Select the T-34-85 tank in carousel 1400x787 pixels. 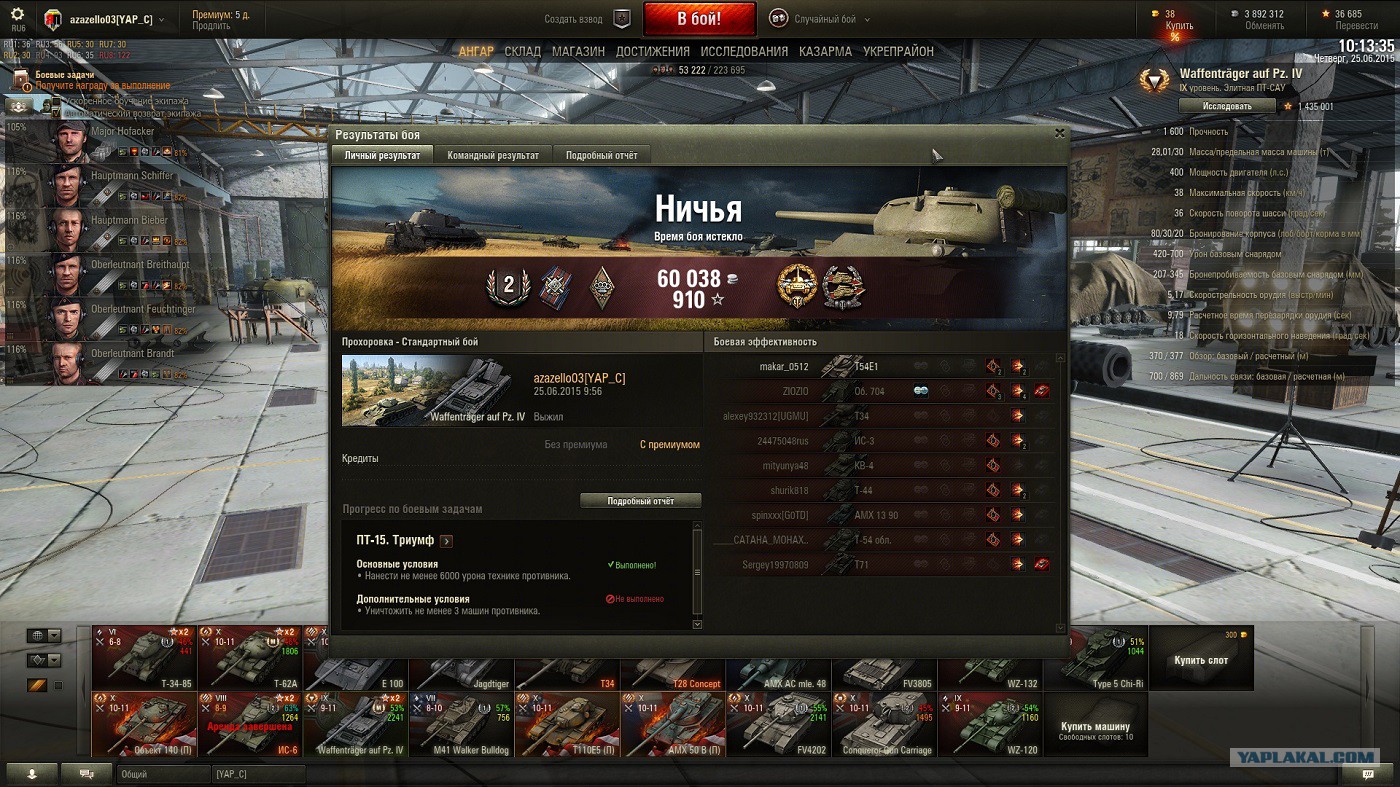coord(145,657)
